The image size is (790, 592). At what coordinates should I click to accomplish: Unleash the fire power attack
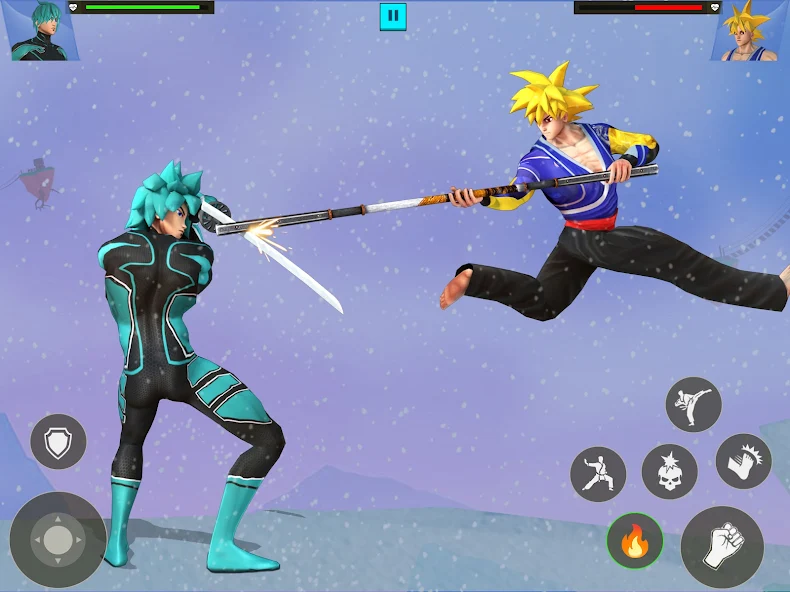point(634,541)
